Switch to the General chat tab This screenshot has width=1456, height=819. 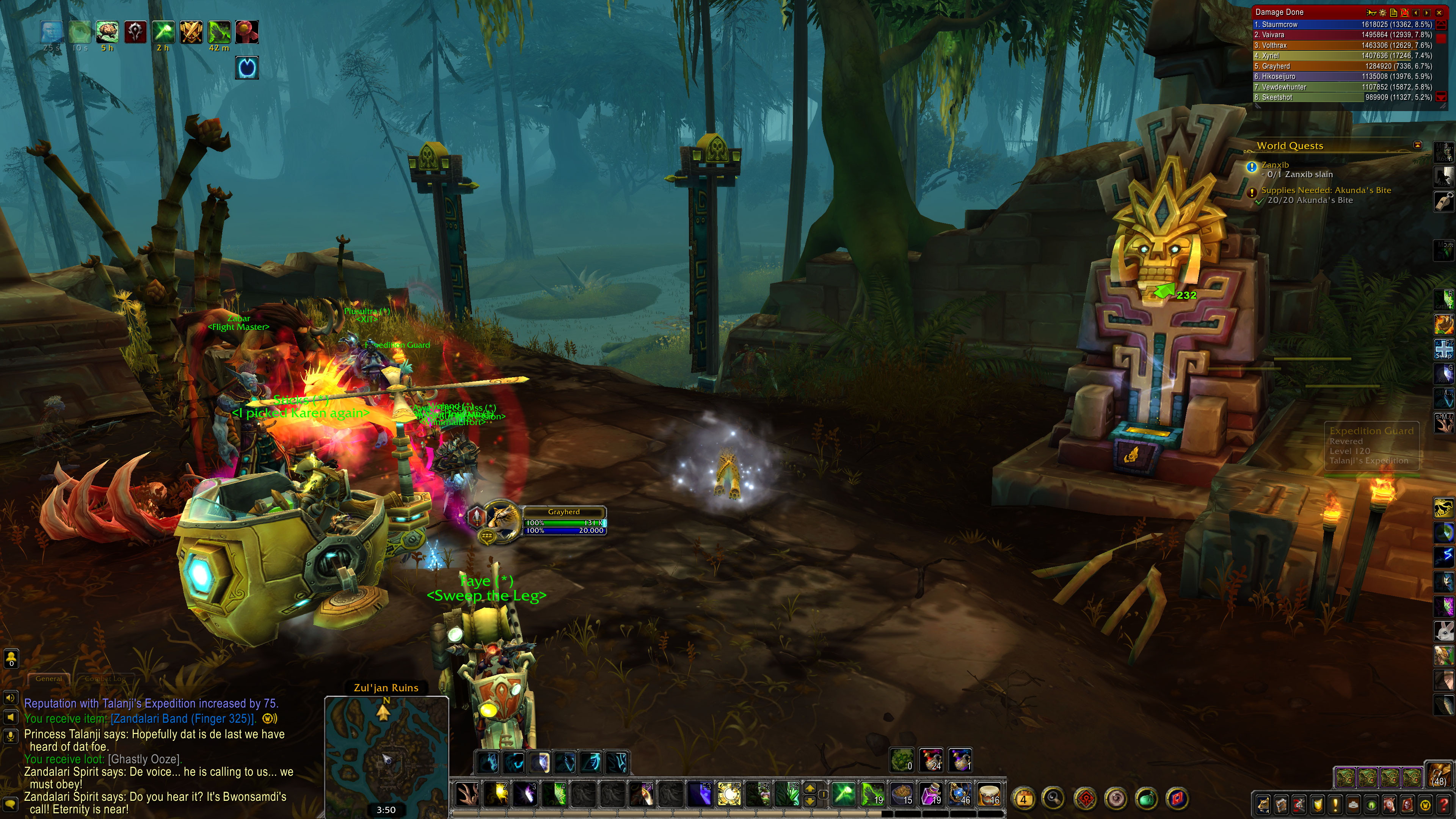tap(49, 679)
